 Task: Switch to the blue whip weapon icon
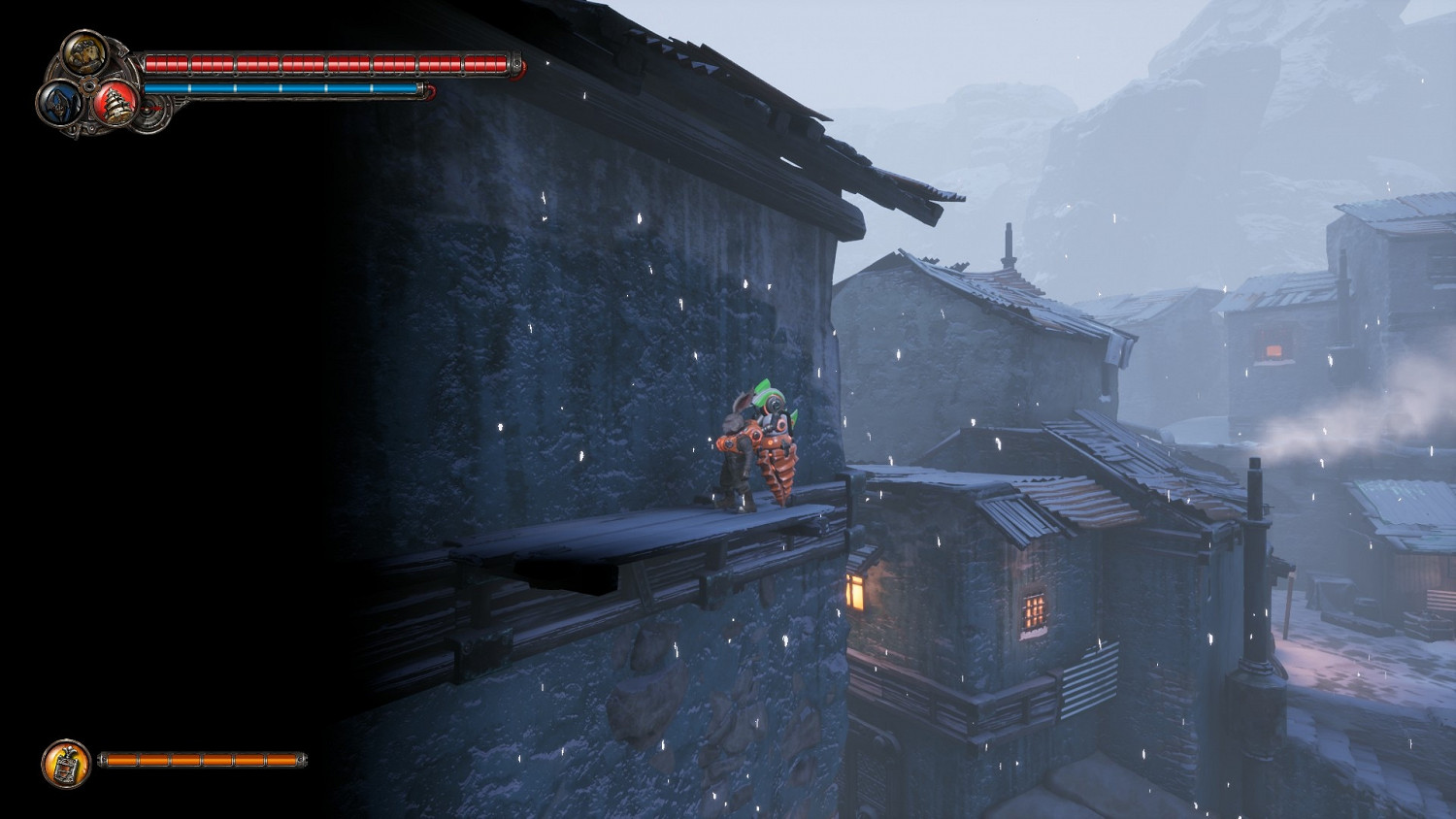pos(57,102)
